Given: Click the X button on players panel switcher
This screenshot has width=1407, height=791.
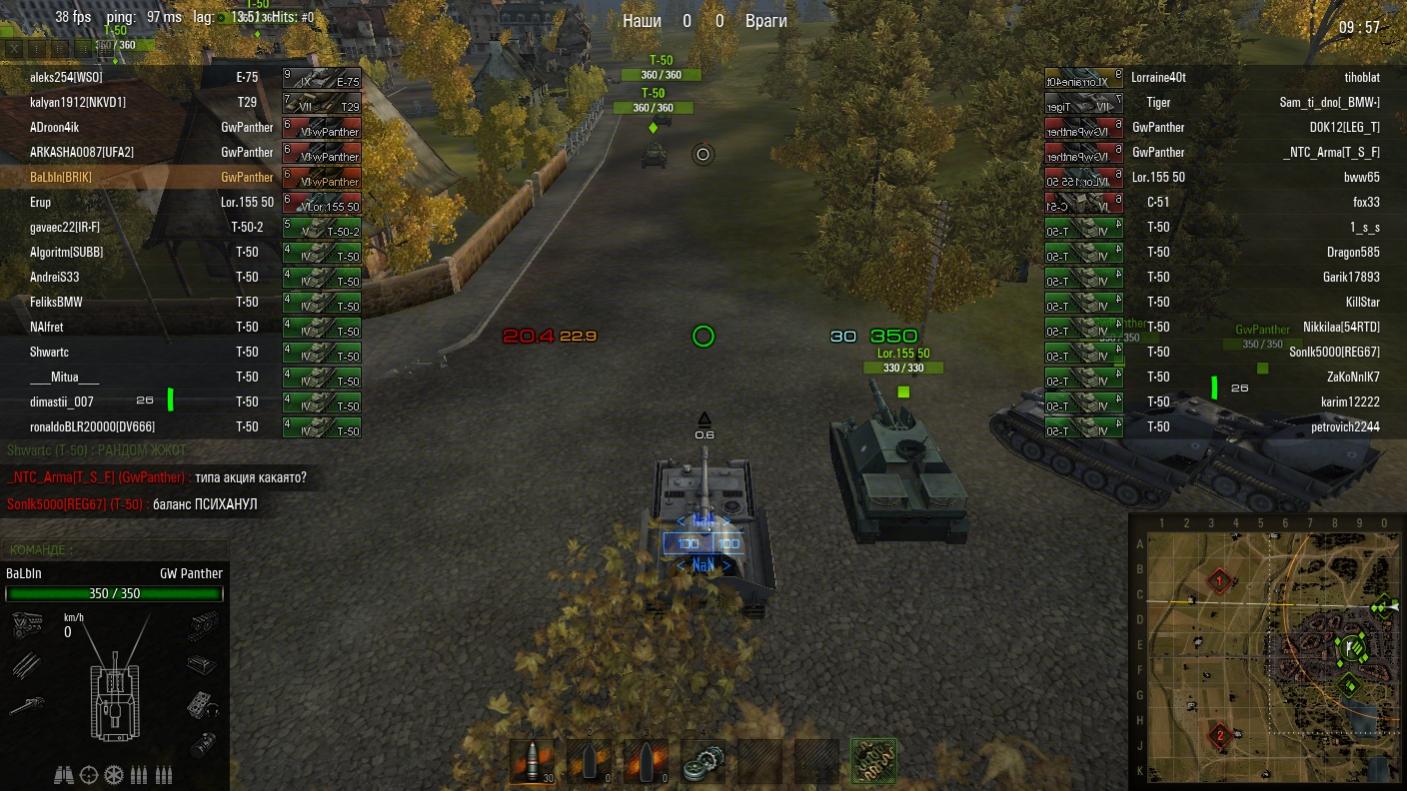Looking at the screenshot, I should (x=14, y=48).
